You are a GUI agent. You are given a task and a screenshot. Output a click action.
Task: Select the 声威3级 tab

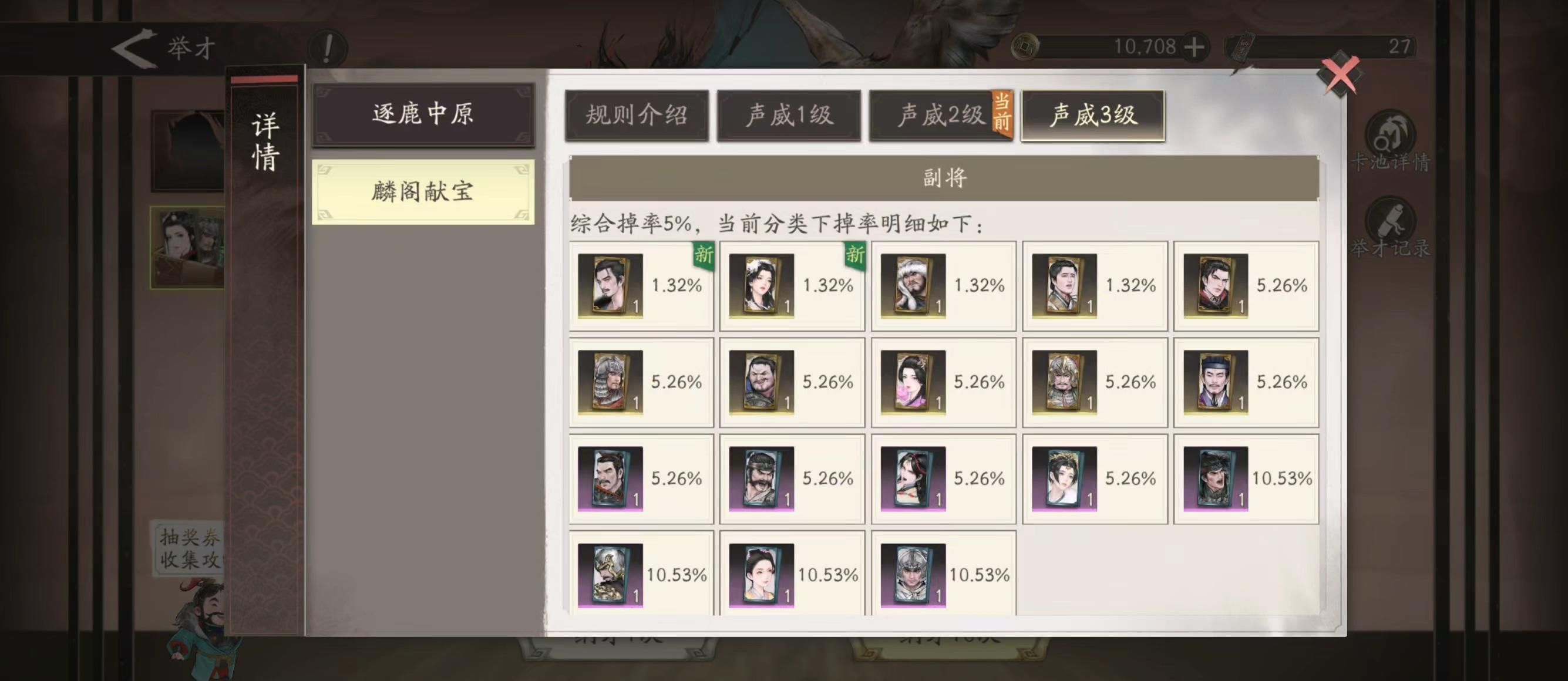click(x=1093, y=117)
